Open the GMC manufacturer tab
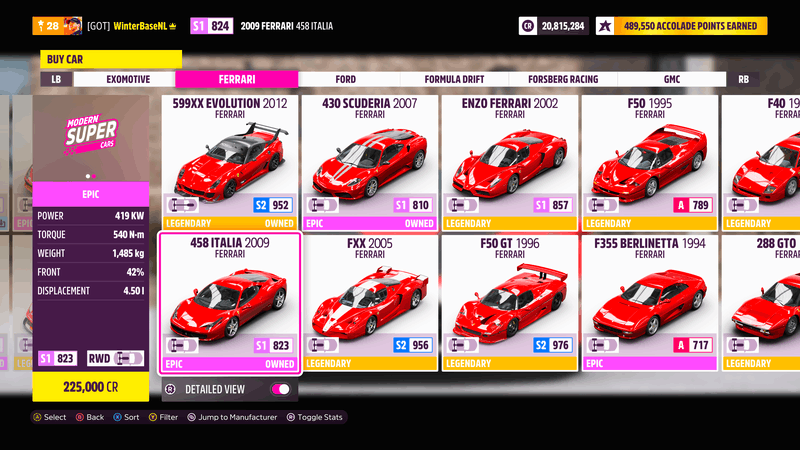Screen dimensions: 800x450 671,79
